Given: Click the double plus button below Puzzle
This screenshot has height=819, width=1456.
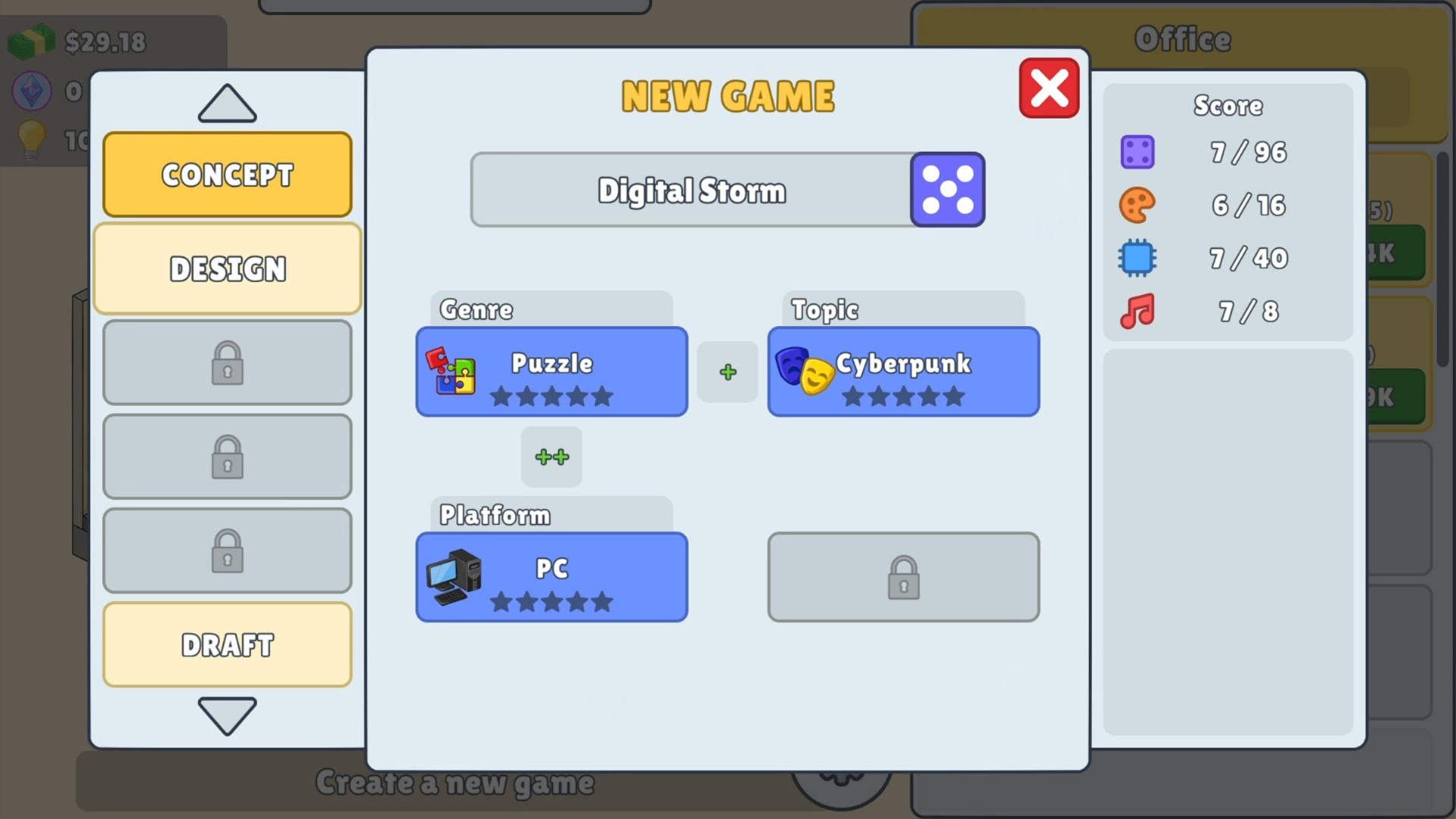Looking at the screenshot, I should pyautogui.click(x=551, y=457).
